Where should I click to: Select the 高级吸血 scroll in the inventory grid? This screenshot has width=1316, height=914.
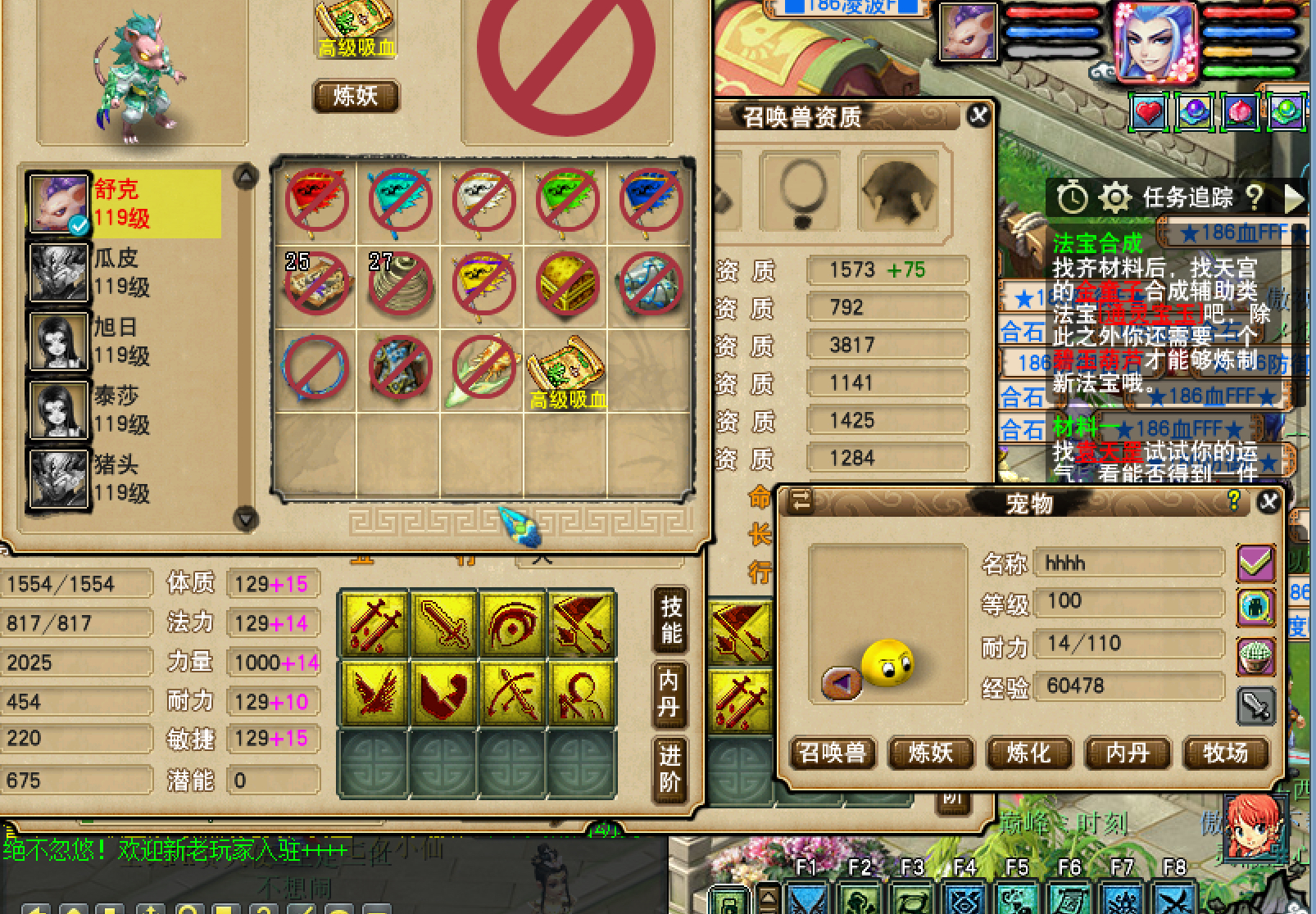point(566,369)
